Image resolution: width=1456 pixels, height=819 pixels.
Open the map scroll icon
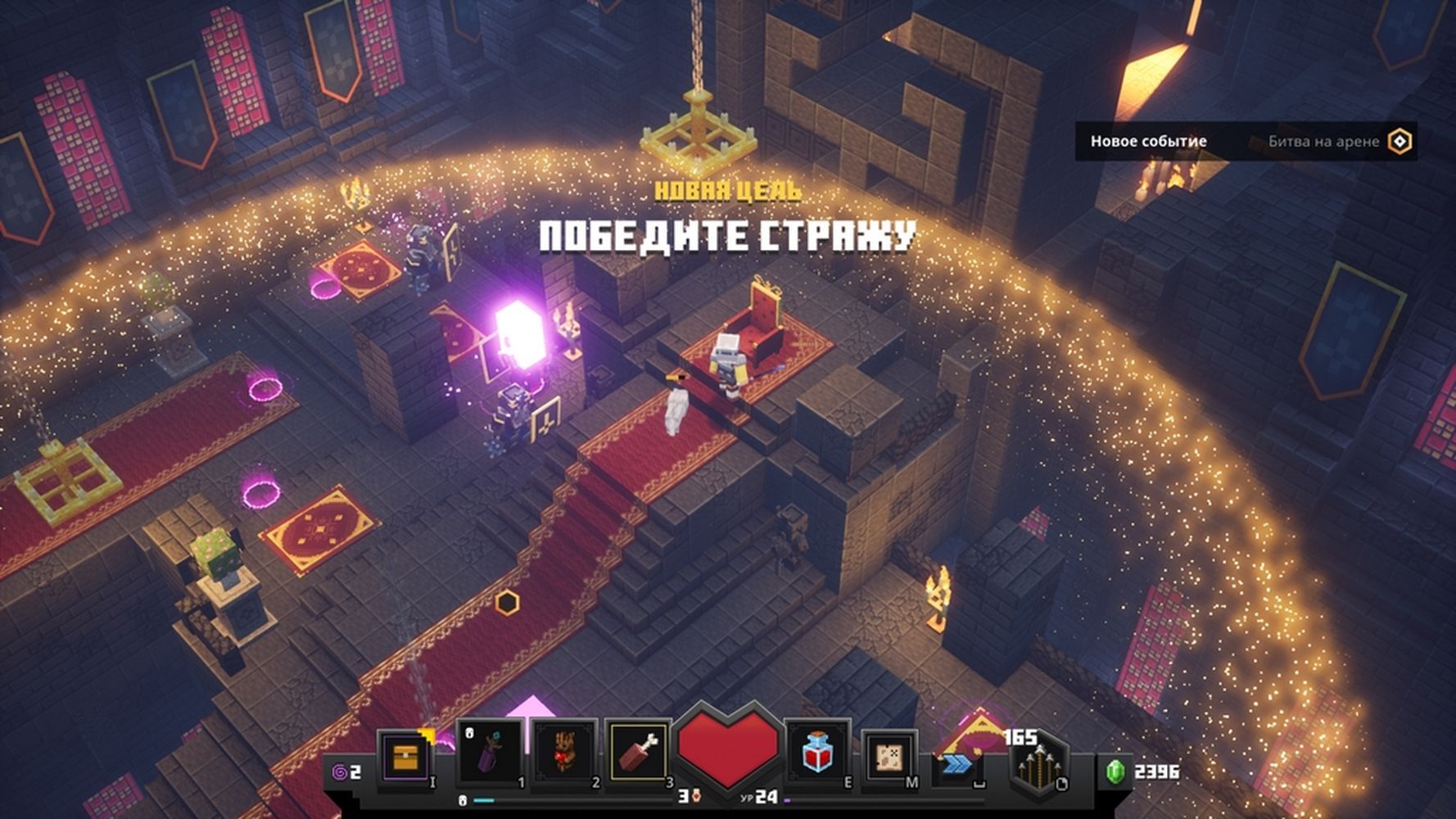click(x=889, y=756)
